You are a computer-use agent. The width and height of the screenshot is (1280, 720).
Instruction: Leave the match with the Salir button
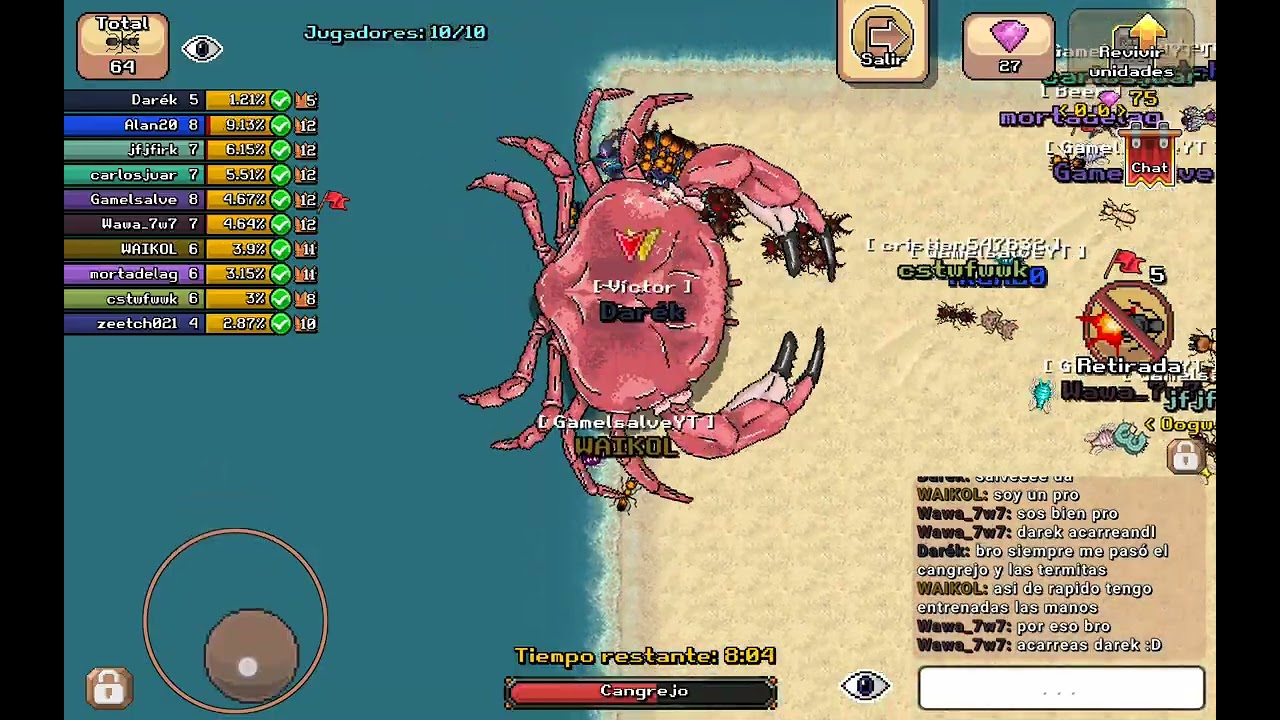tap(883, 42)
